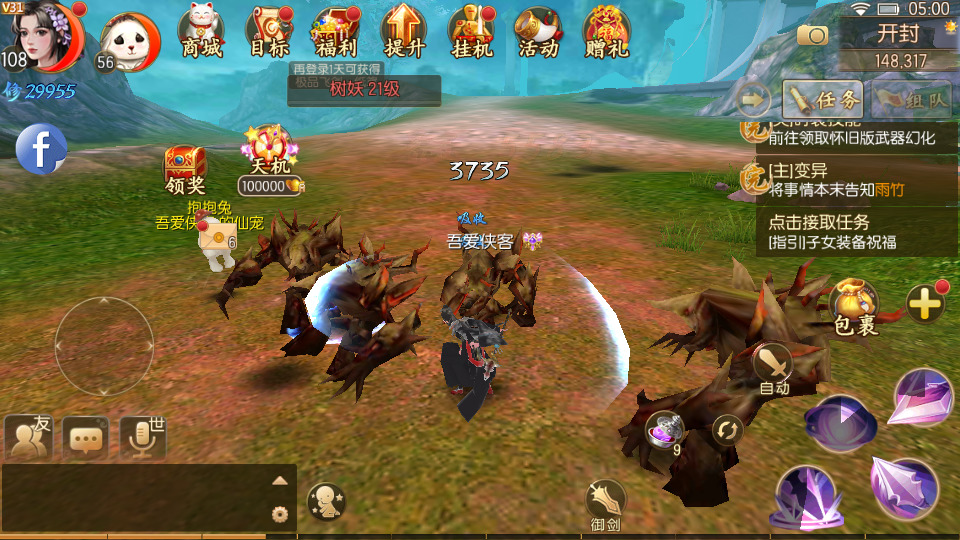The width and height of the screenshot is (960, 540).
Task: Click the Facebook icon
Action: pos(41,150)
